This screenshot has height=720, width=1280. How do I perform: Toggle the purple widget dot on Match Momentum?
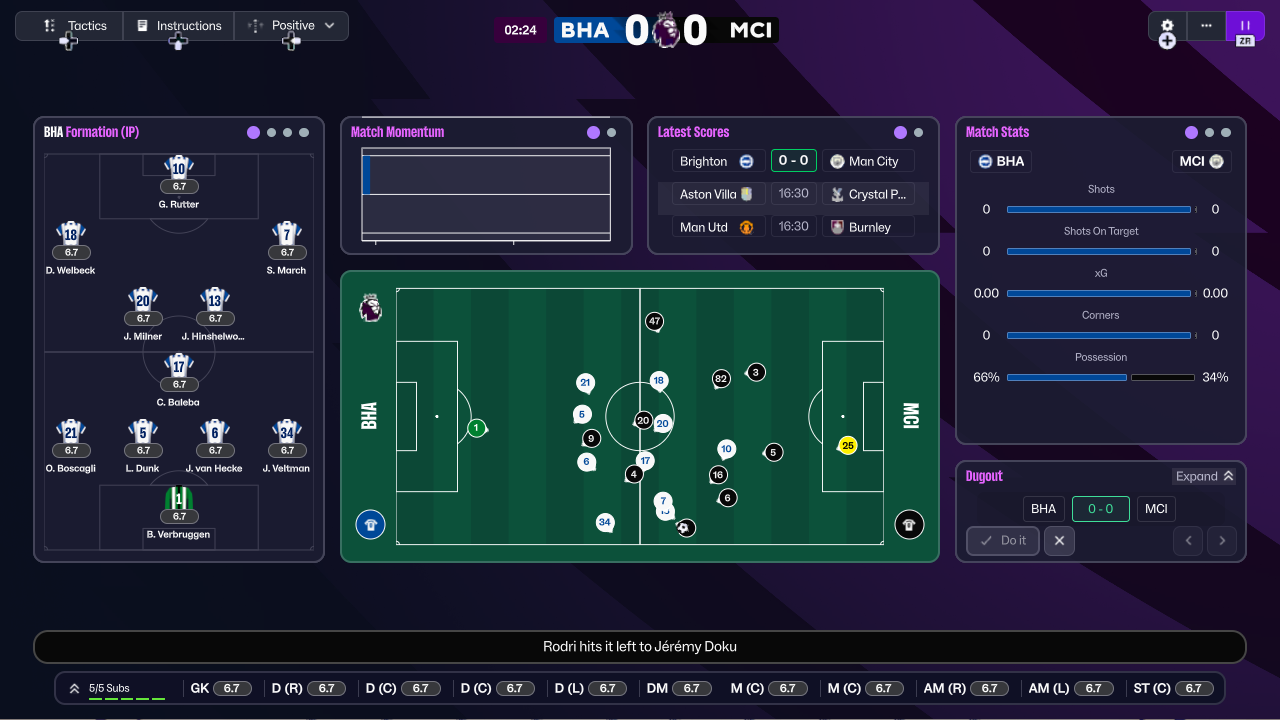[594, 131]
